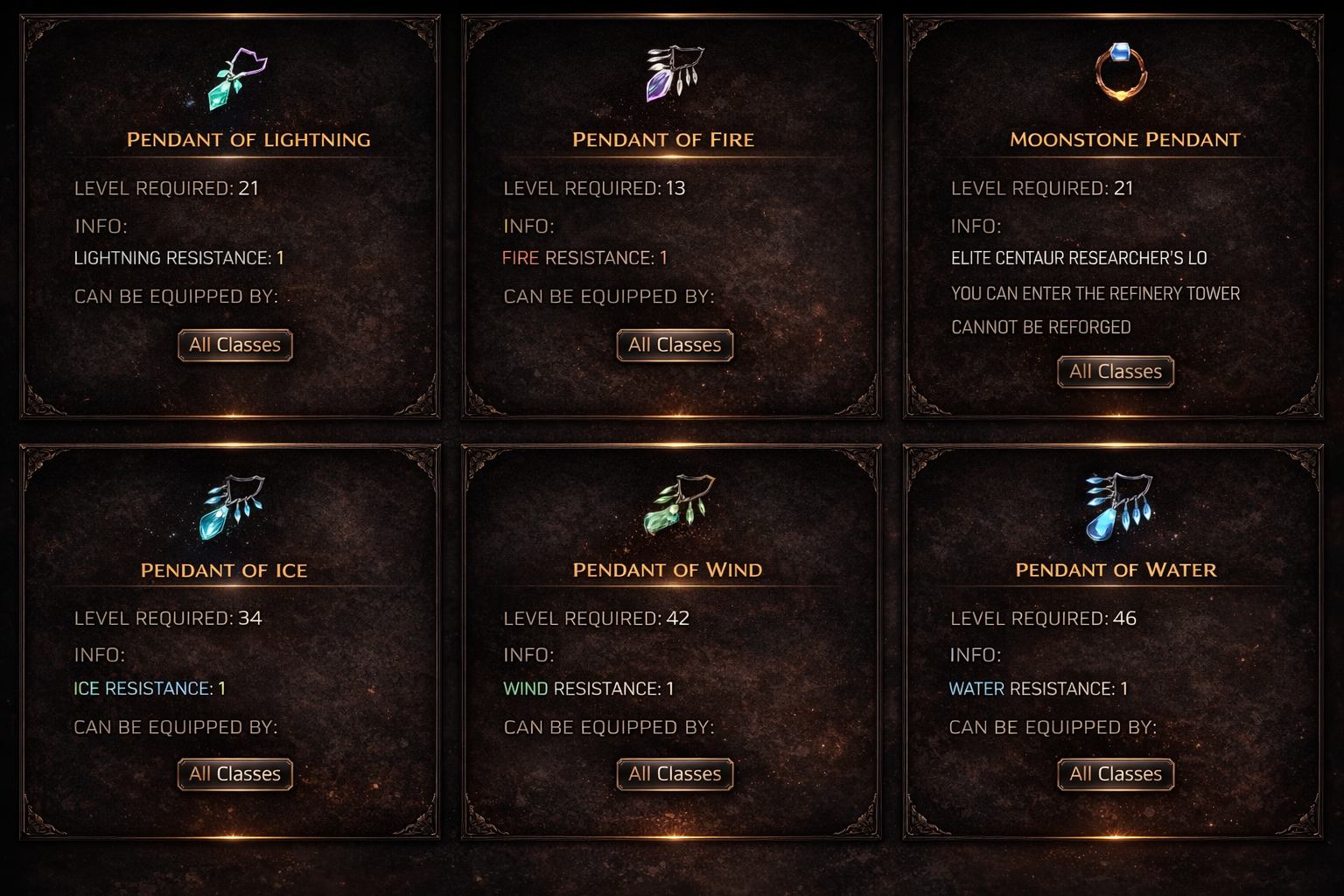Select the Pendant of Lightning icon
The width and height of the screenshot is (1344, 896).
[x=236, y=78]
